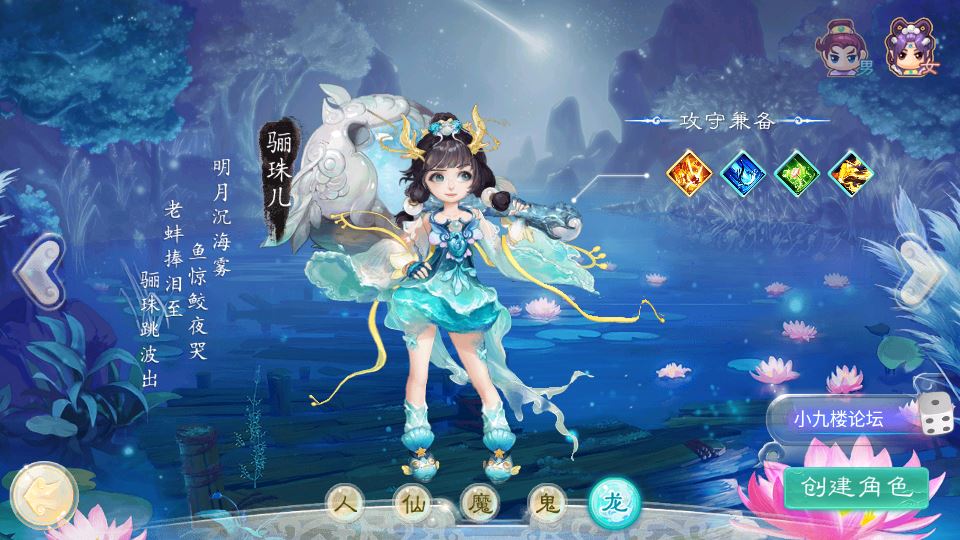960x540 pixels.
Task: View the blue water skill icon
Action: (743, 172)
